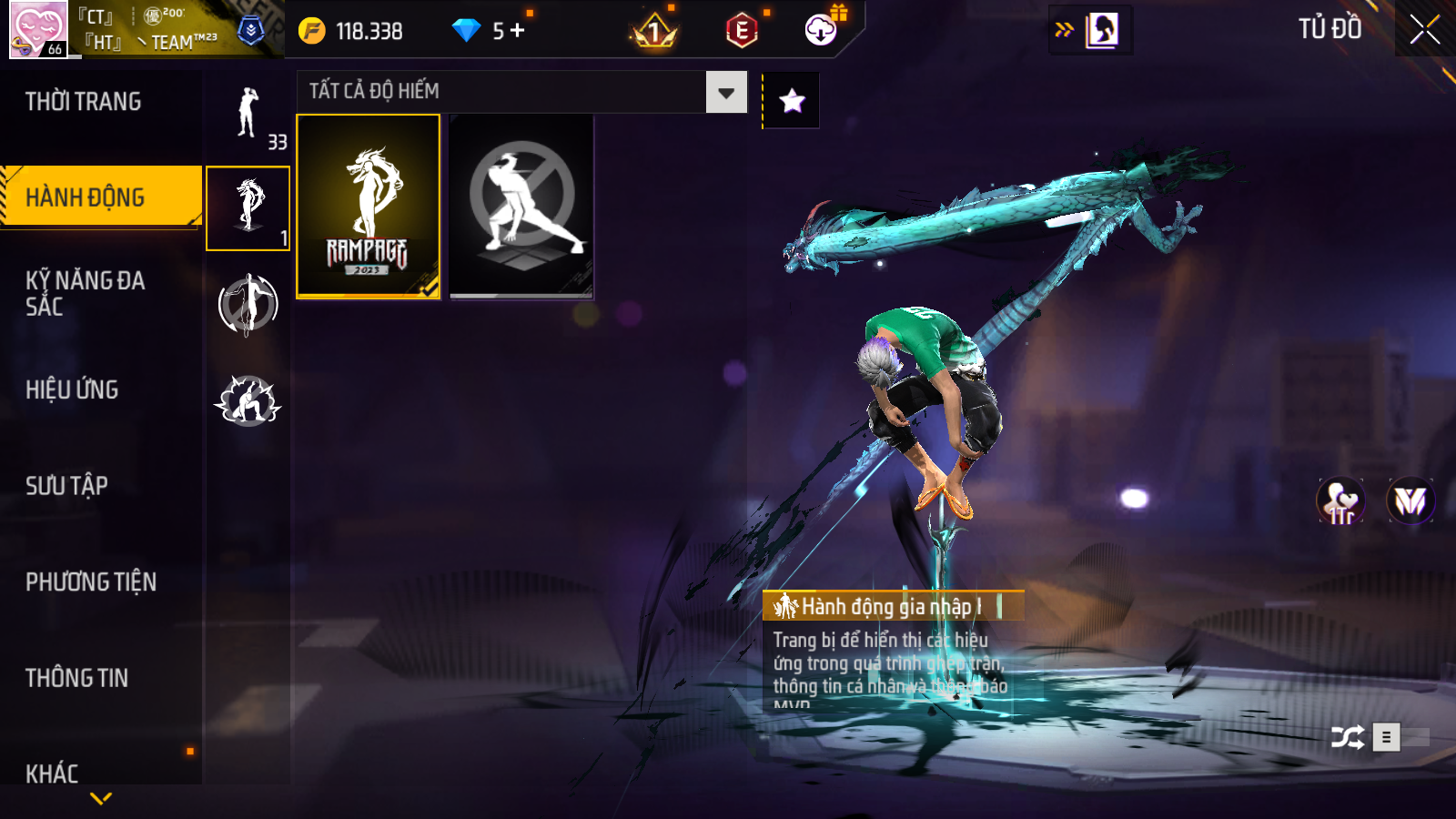
Task: Go to the SƯU TẬP tab
Action: point(66,486)
